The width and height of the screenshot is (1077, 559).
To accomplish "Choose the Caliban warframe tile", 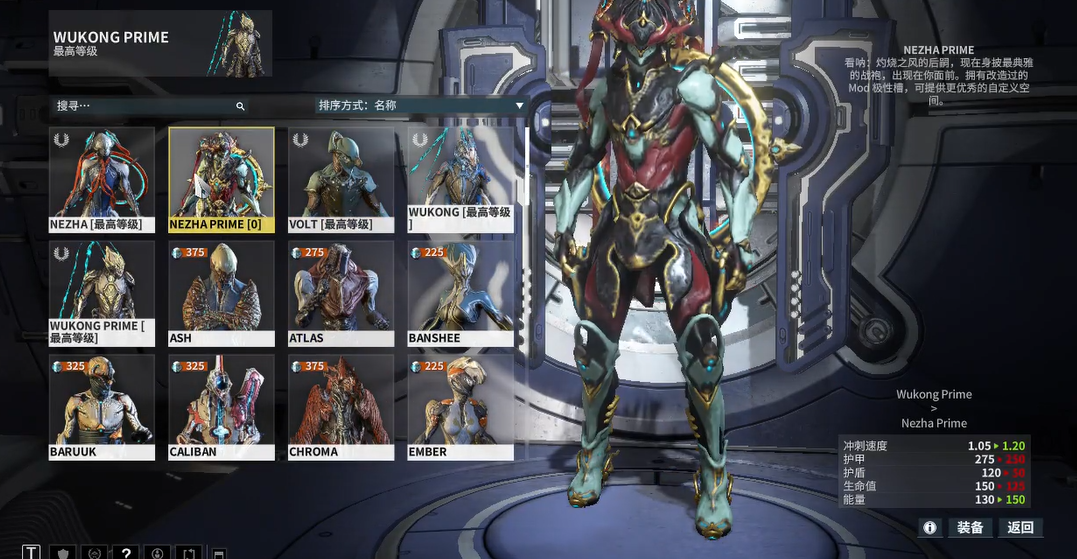I will pyautogui.click(x=221, y=407).
